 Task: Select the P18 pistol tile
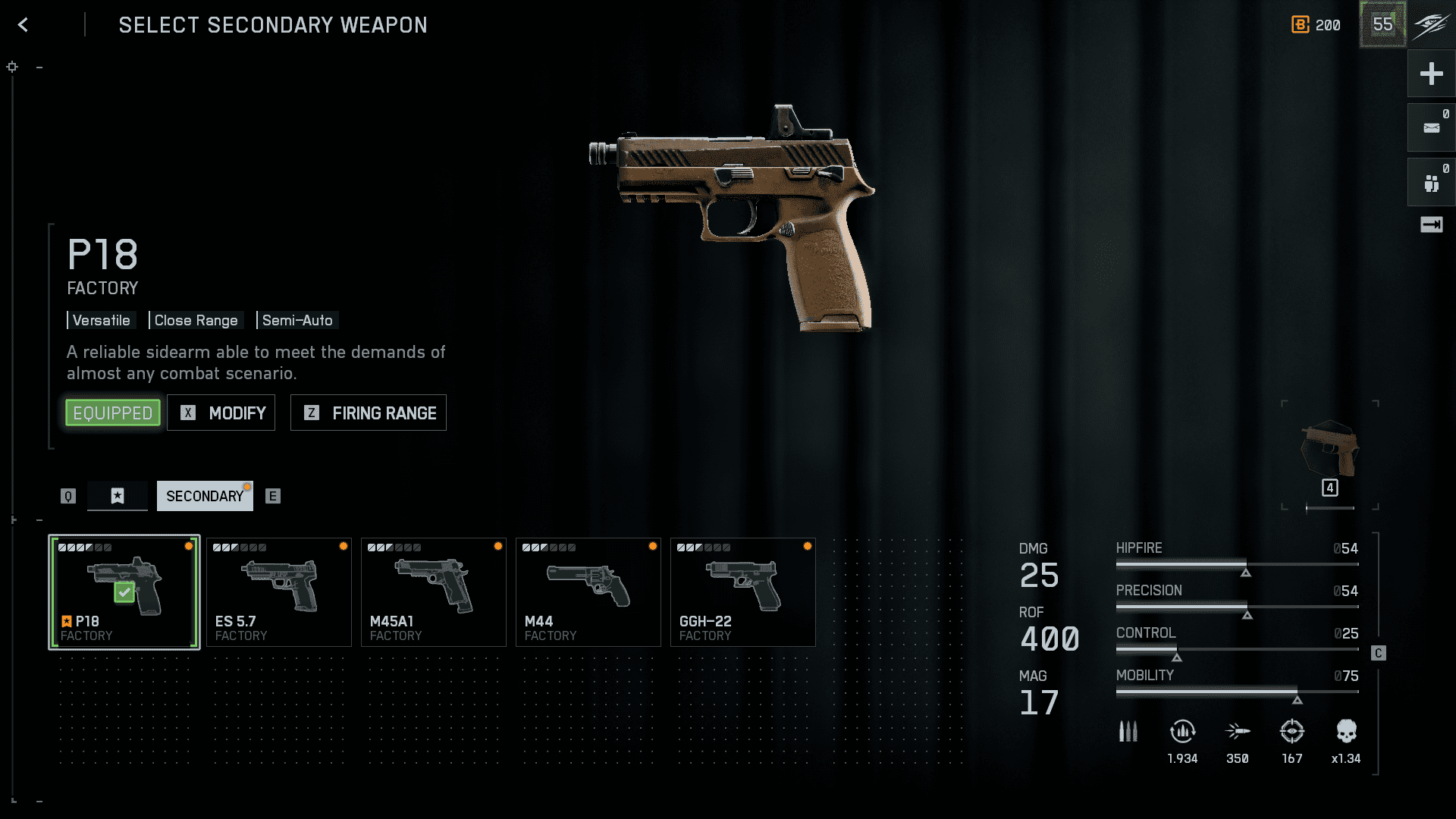[x=124, y=592]
